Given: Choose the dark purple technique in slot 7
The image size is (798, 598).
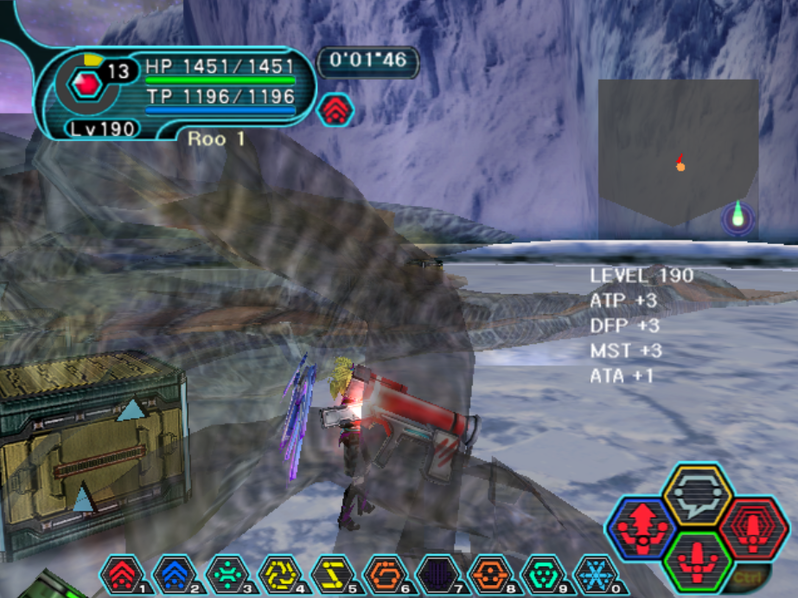Looking at the screenshot, I should coord(437,575).
